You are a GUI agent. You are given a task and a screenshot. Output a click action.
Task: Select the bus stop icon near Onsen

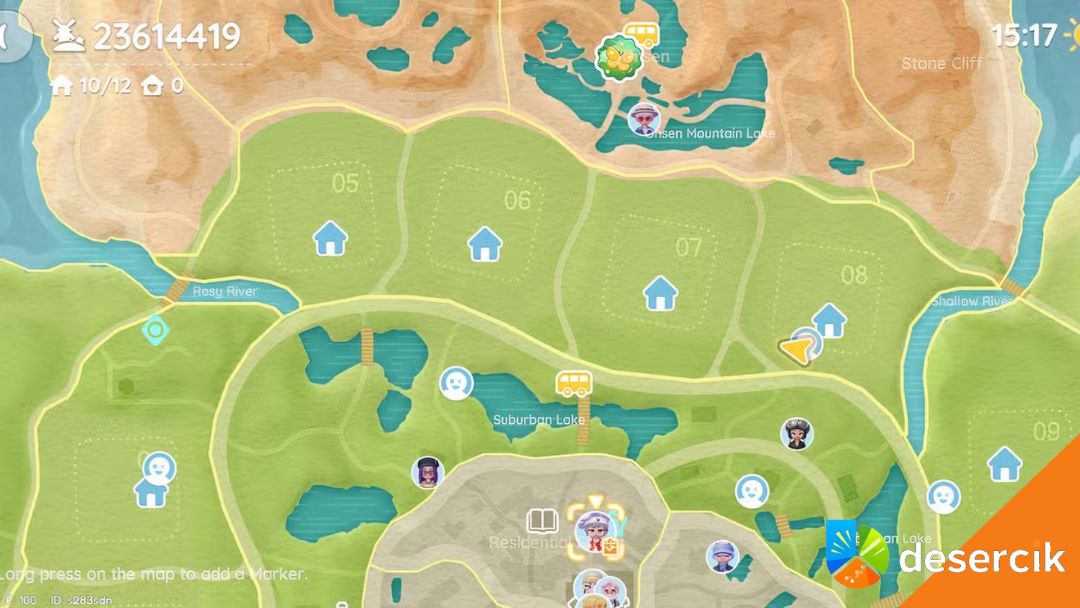643,35
